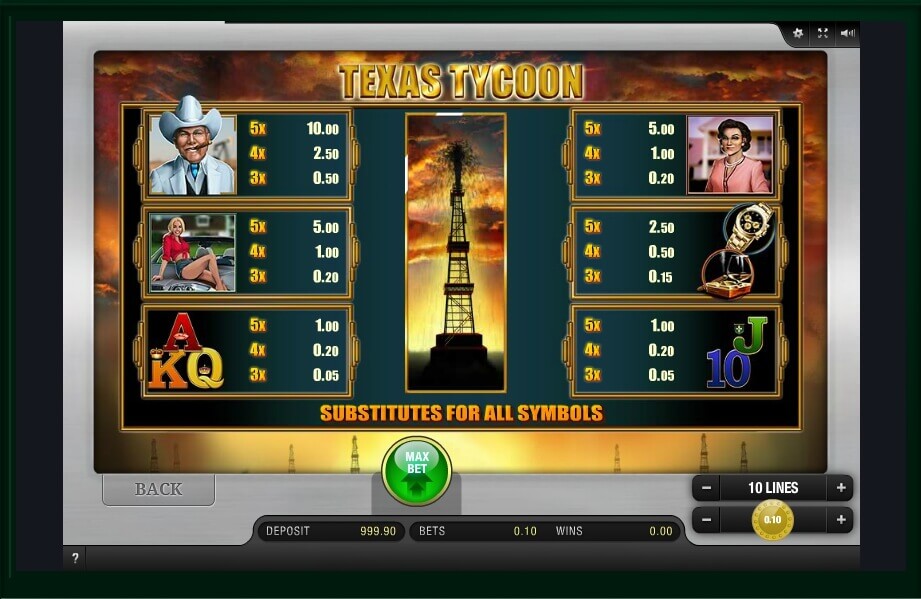Open the question mark help
The height and width of the screenshot is (599, 921).
(x=75, y=558)
